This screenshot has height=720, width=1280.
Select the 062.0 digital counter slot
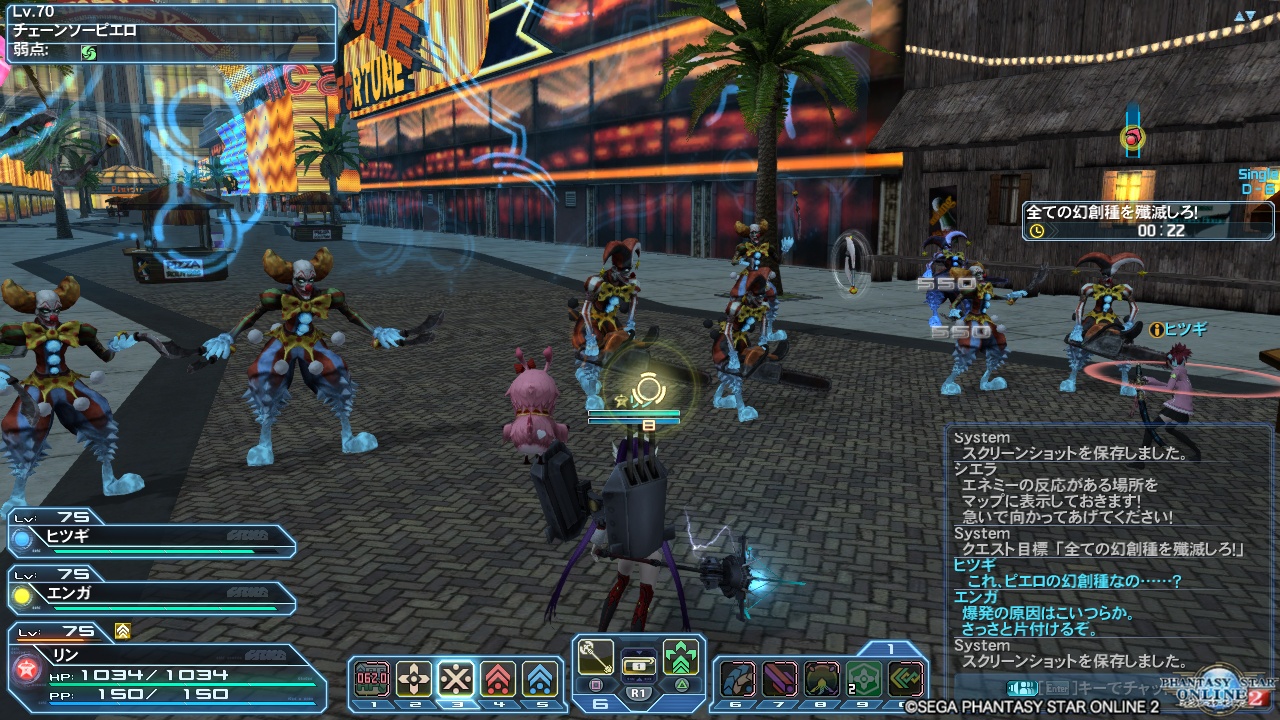click(372, 679)
